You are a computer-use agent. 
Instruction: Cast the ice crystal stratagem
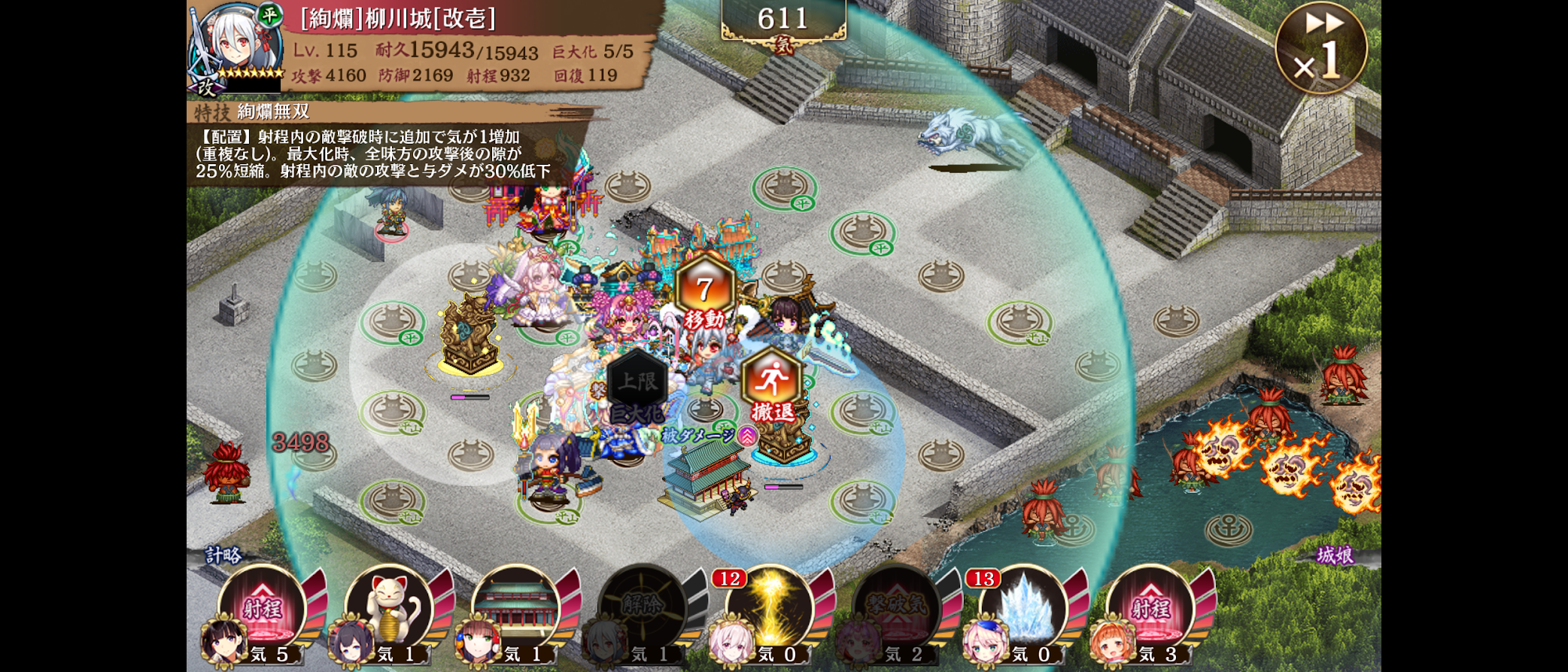[x=1023, y=607]
